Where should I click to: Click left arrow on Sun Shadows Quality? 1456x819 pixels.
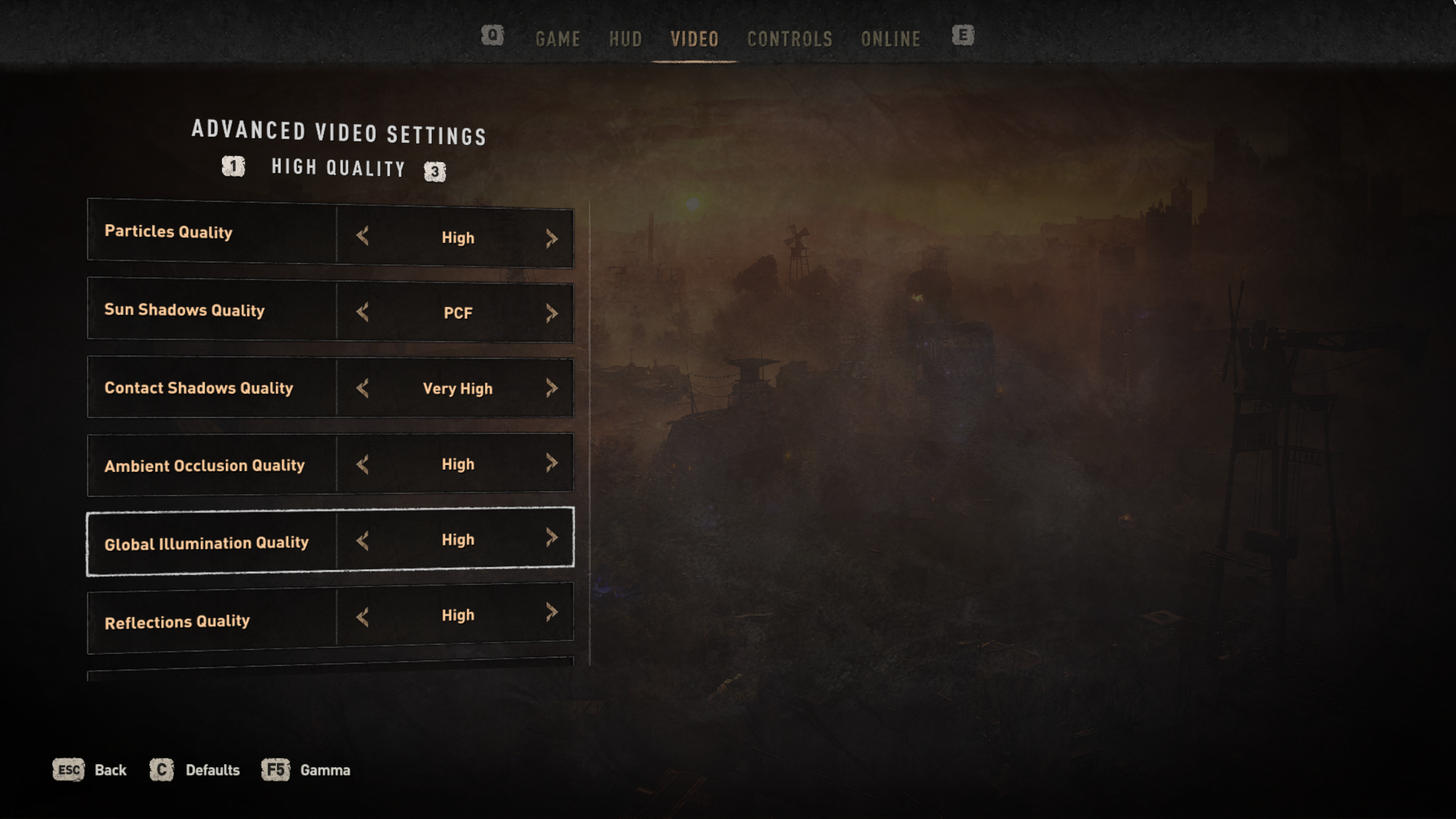(x=363, y=312)
